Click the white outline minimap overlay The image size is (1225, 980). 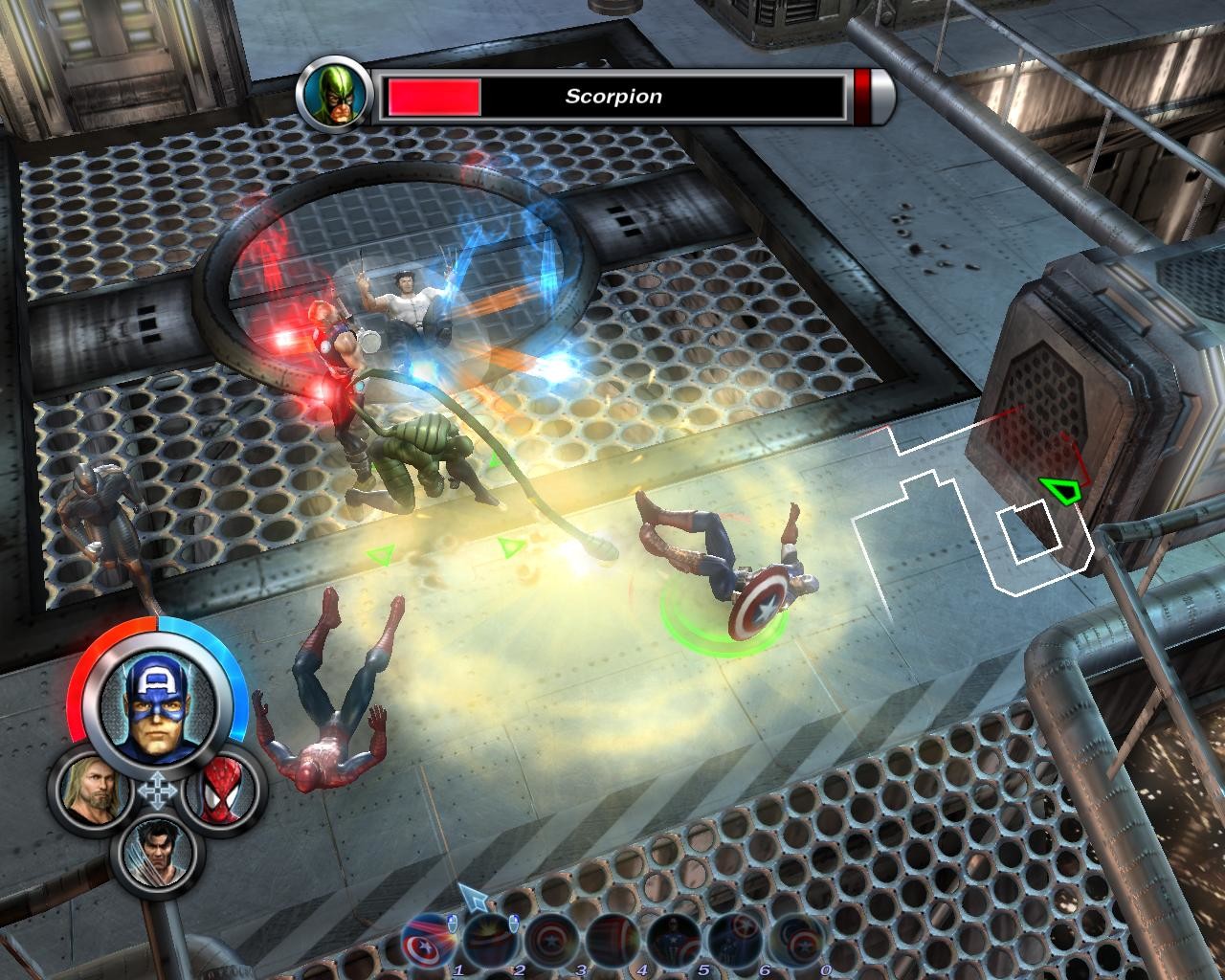(967, 517)
